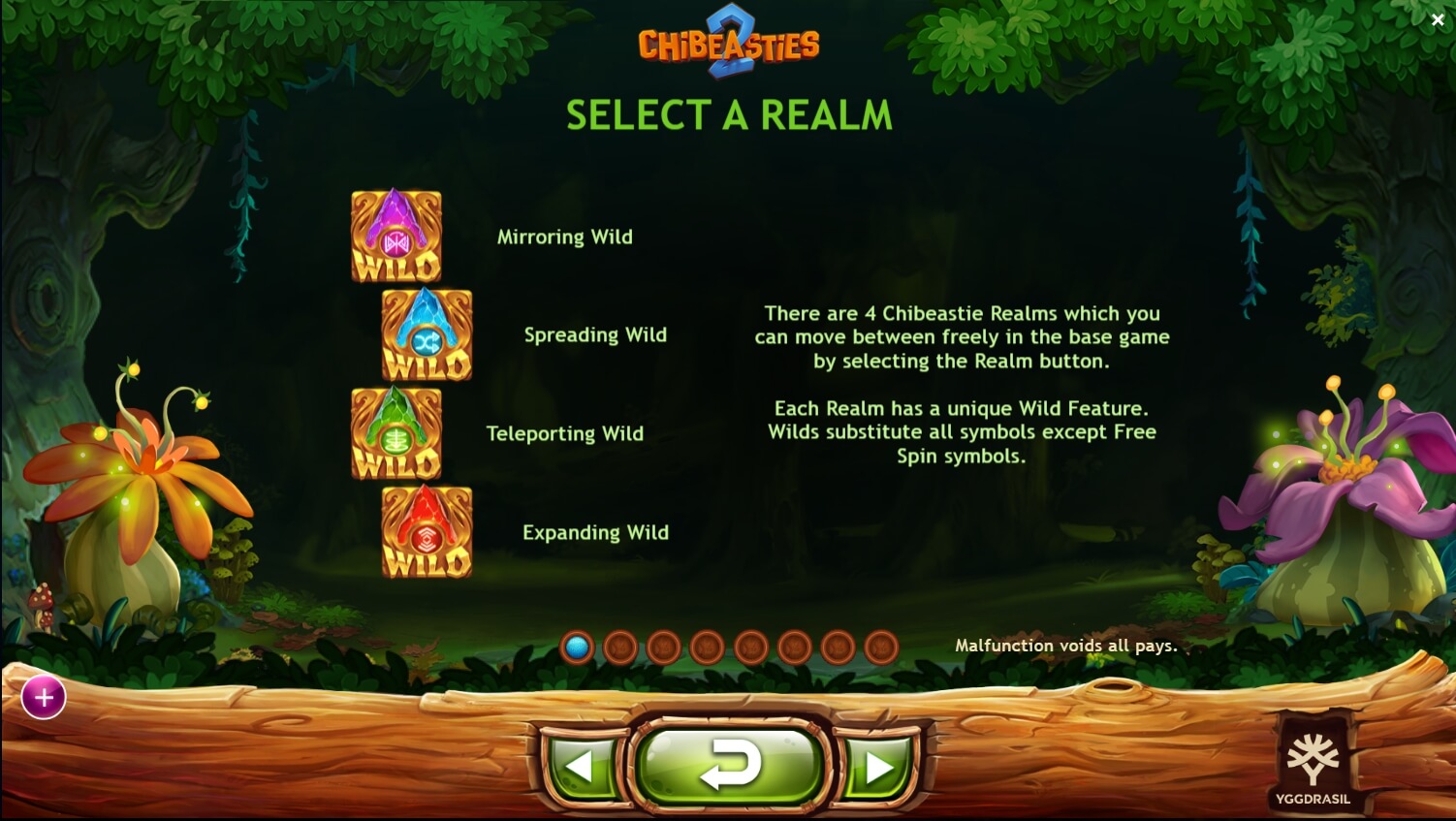Image resolution: width=1456 pixels, height=821 pixels.
Task: Select the last pagination dot
Action: point(881,647)
